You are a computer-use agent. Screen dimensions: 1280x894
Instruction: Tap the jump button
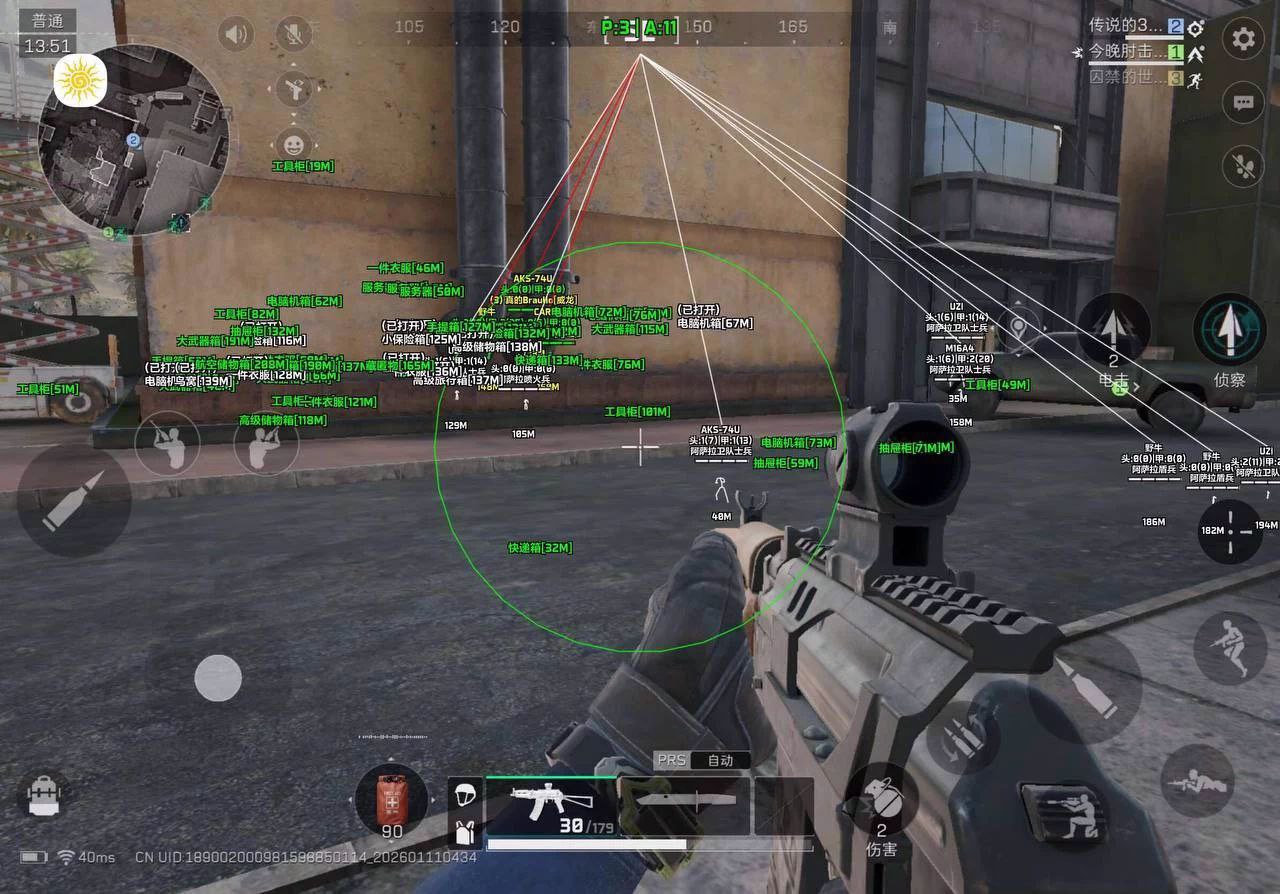coord(1229,647)
